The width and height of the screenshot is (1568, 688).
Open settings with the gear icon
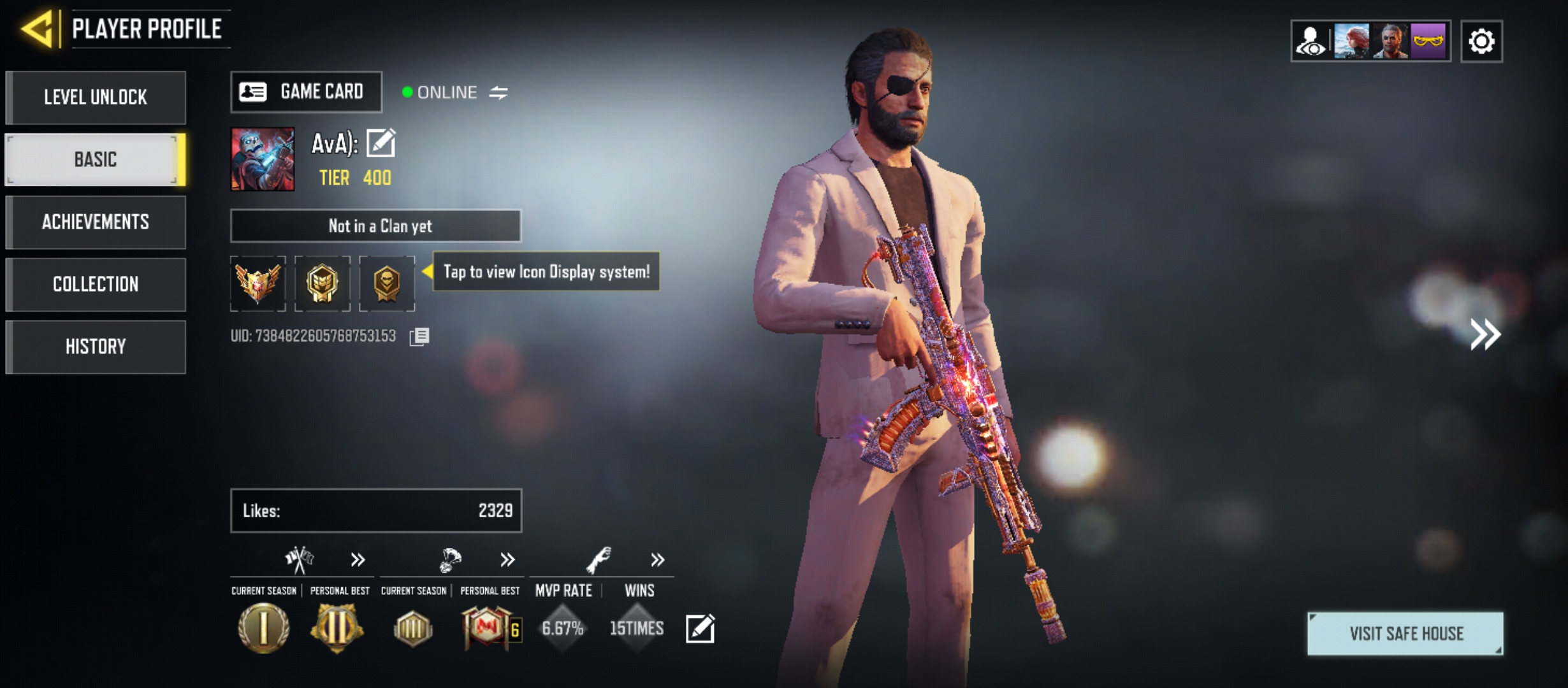[x=1481, y=41]
